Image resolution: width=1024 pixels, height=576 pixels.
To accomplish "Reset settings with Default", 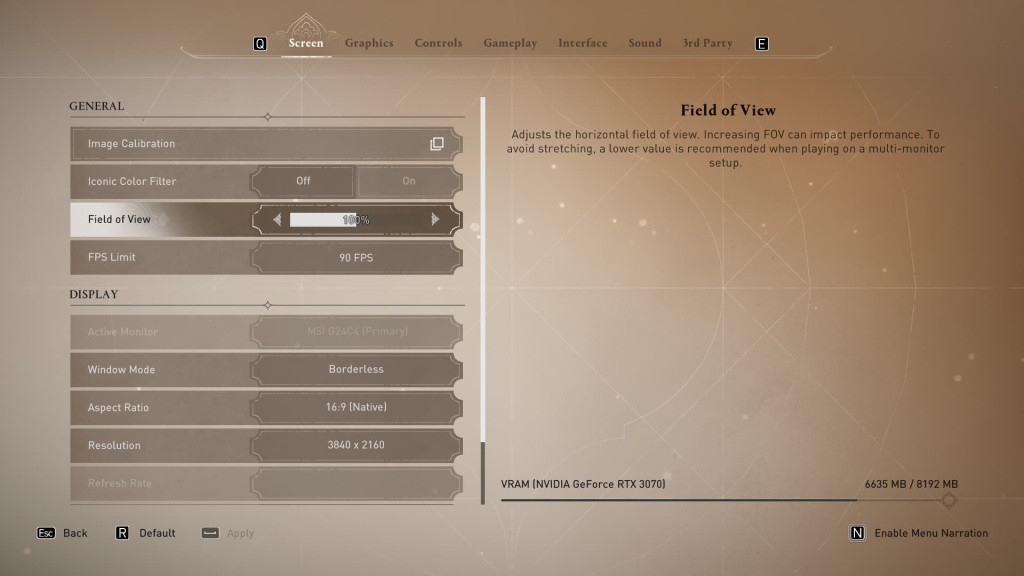I will 146,533.
